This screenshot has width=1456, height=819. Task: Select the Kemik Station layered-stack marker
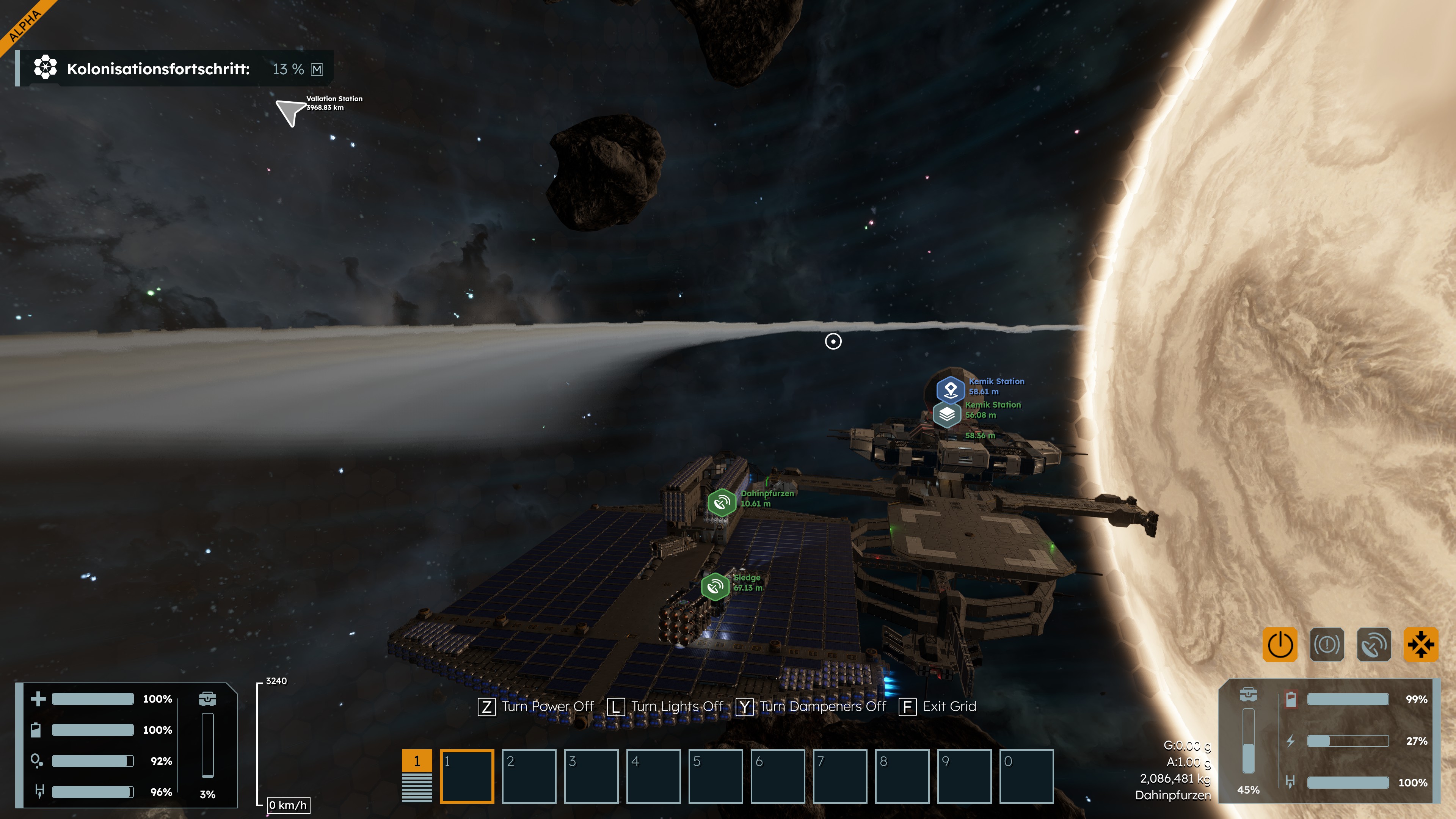click(x=947, y=414)
